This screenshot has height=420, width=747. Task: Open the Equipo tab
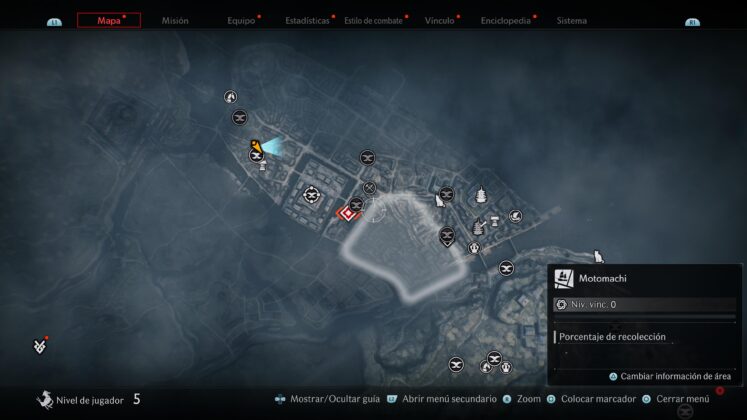tap(241, 20)
